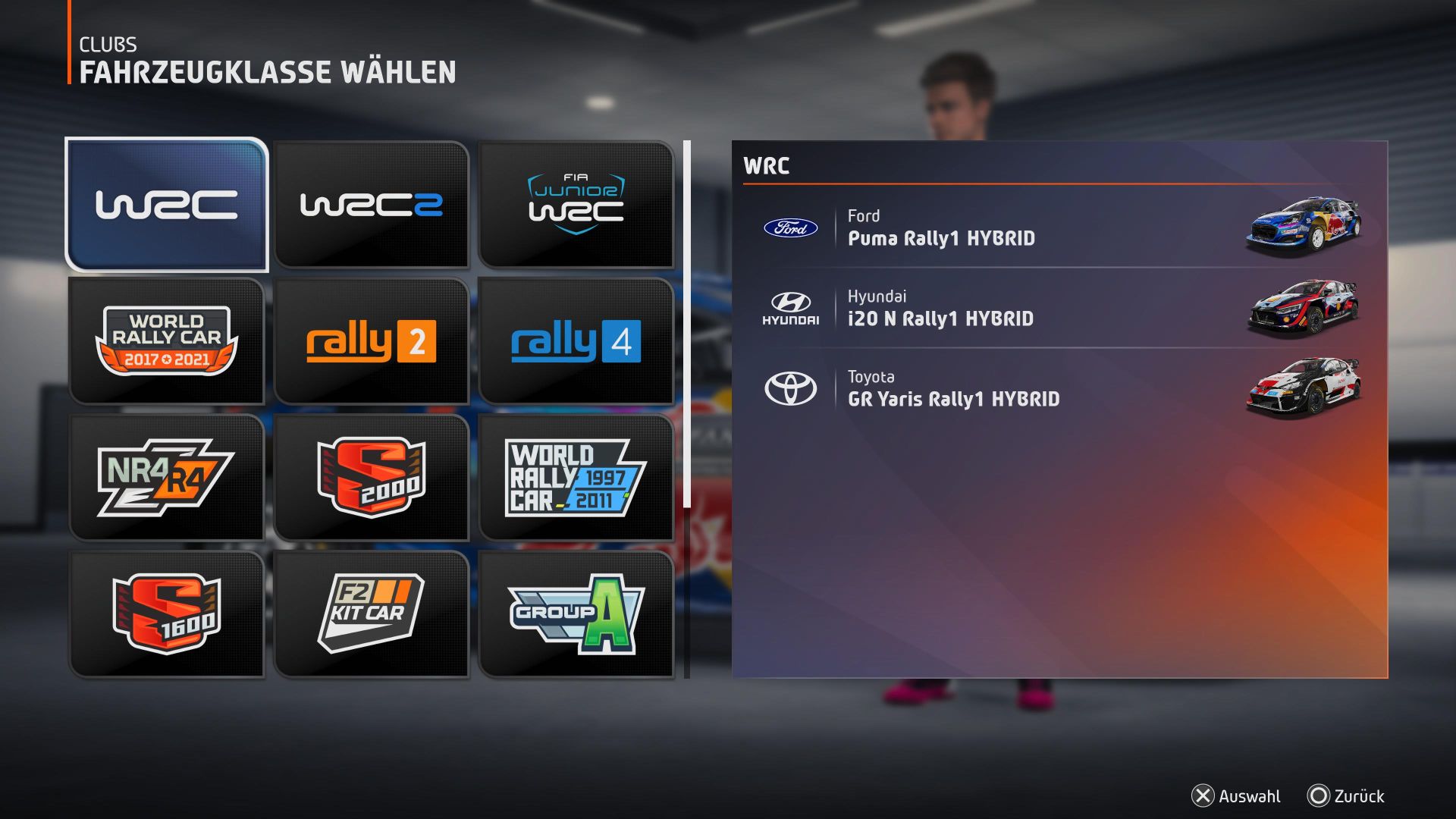
Task: Open the F2 Kit Car class
Action: click(372, 614)
